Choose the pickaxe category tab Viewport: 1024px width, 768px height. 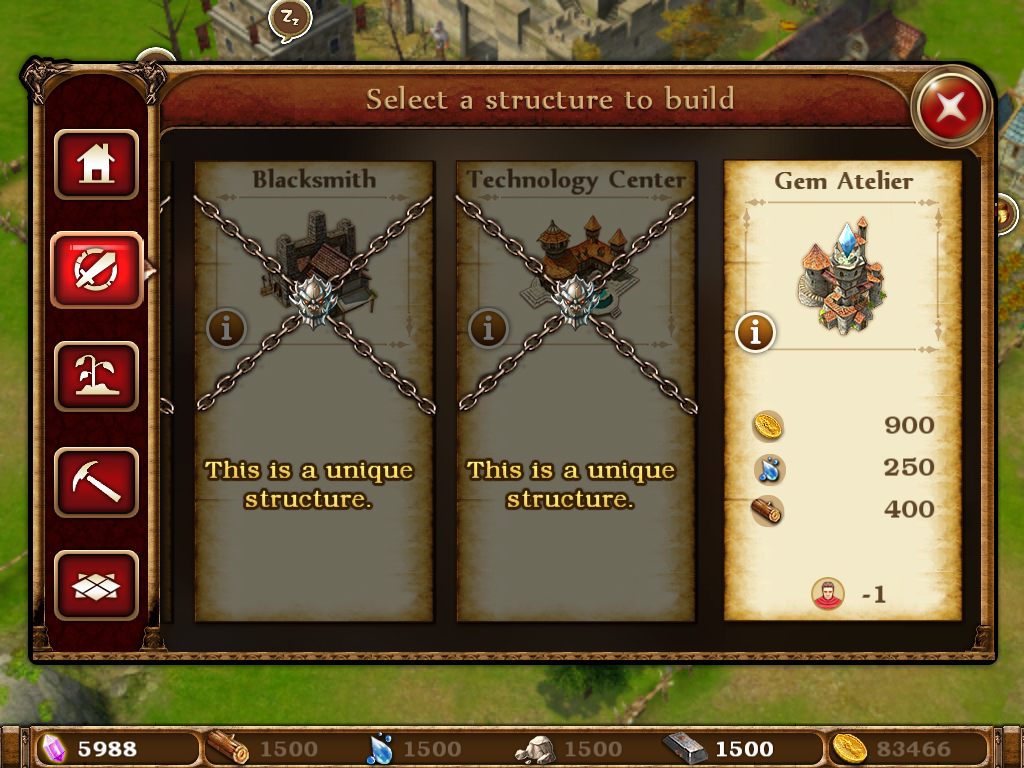[96, 482]
